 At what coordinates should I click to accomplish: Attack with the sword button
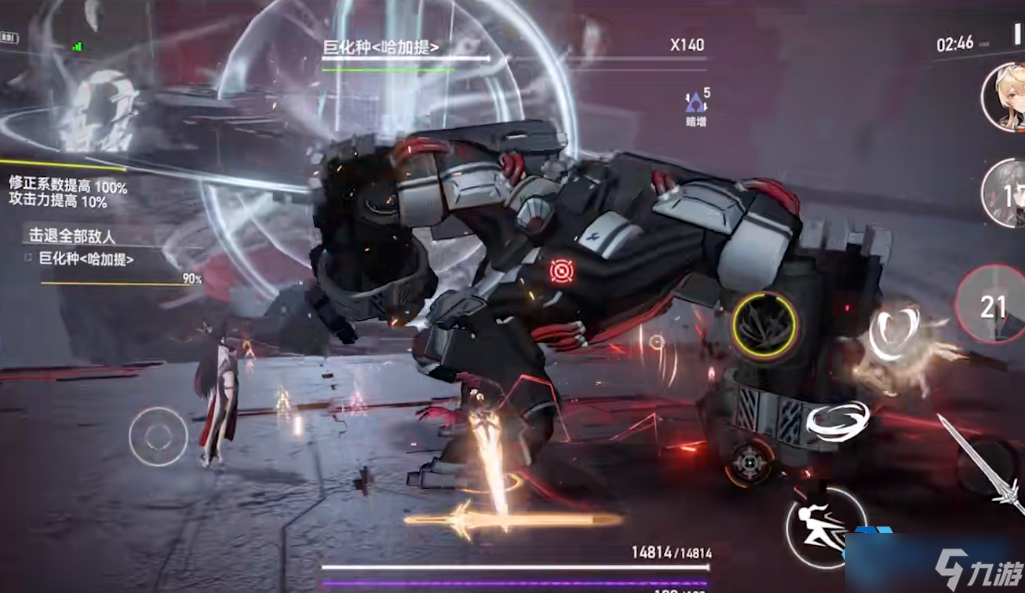click(985, 466)
